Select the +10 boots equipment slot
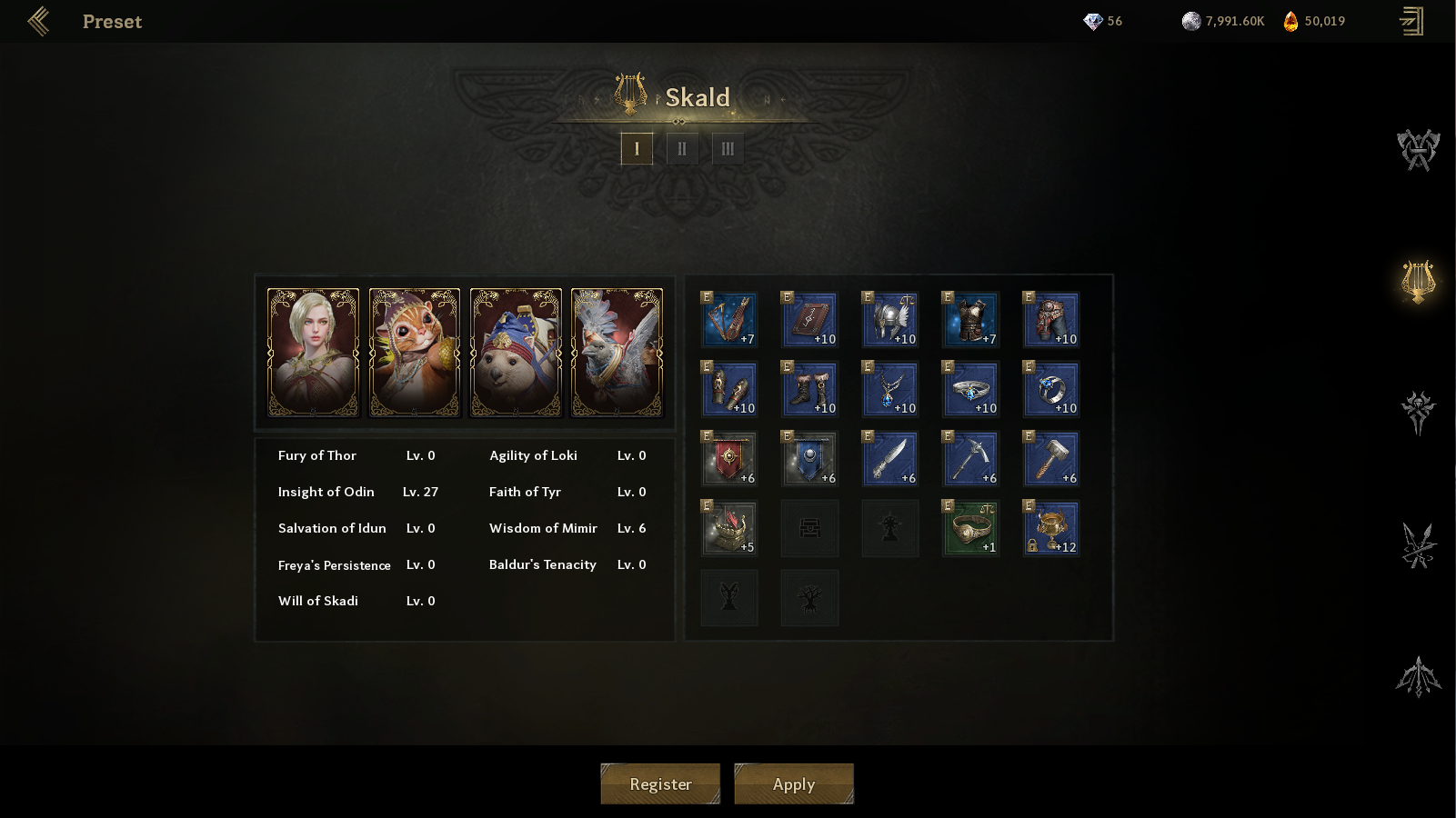Image resolution: width=1456 pixels, height=818 pixels. [x=809, y=389]
